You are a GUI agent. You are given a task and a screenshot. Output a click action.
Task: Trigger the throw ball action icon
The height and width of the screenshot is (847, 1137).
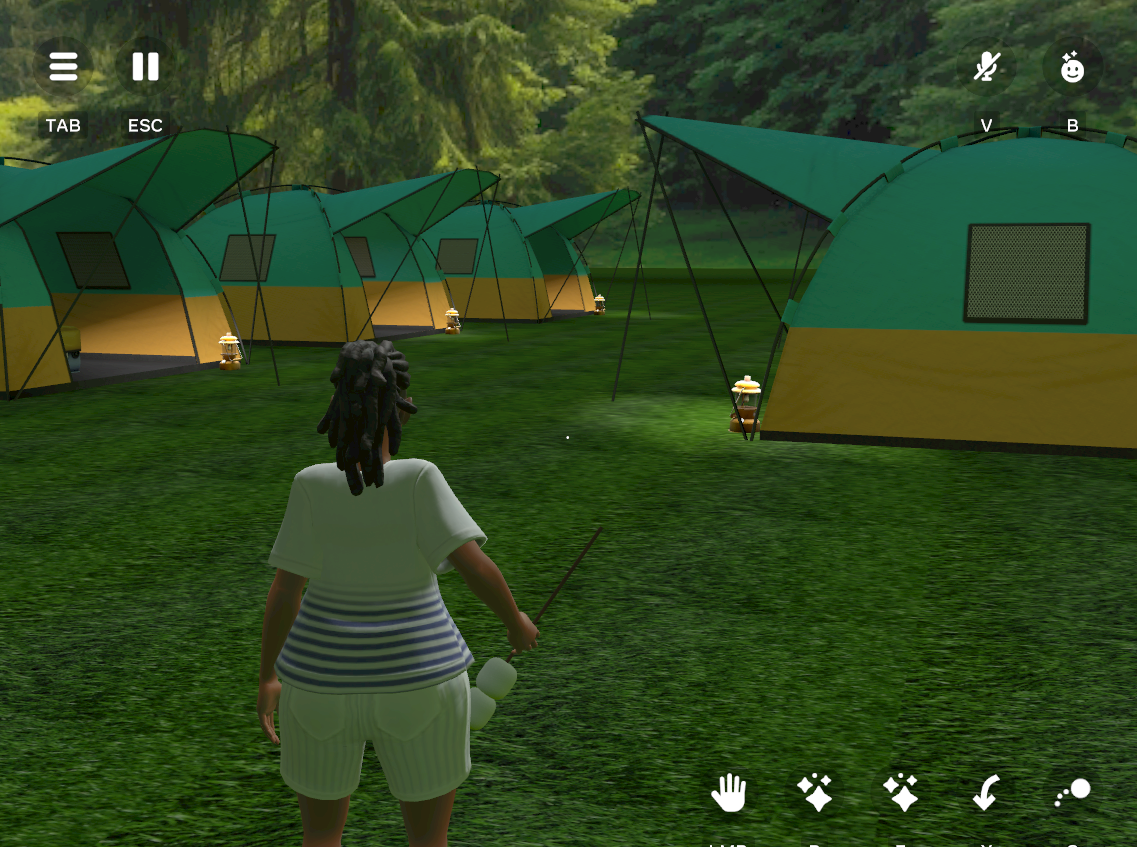pyautogui.click(x=1073, y=793)
